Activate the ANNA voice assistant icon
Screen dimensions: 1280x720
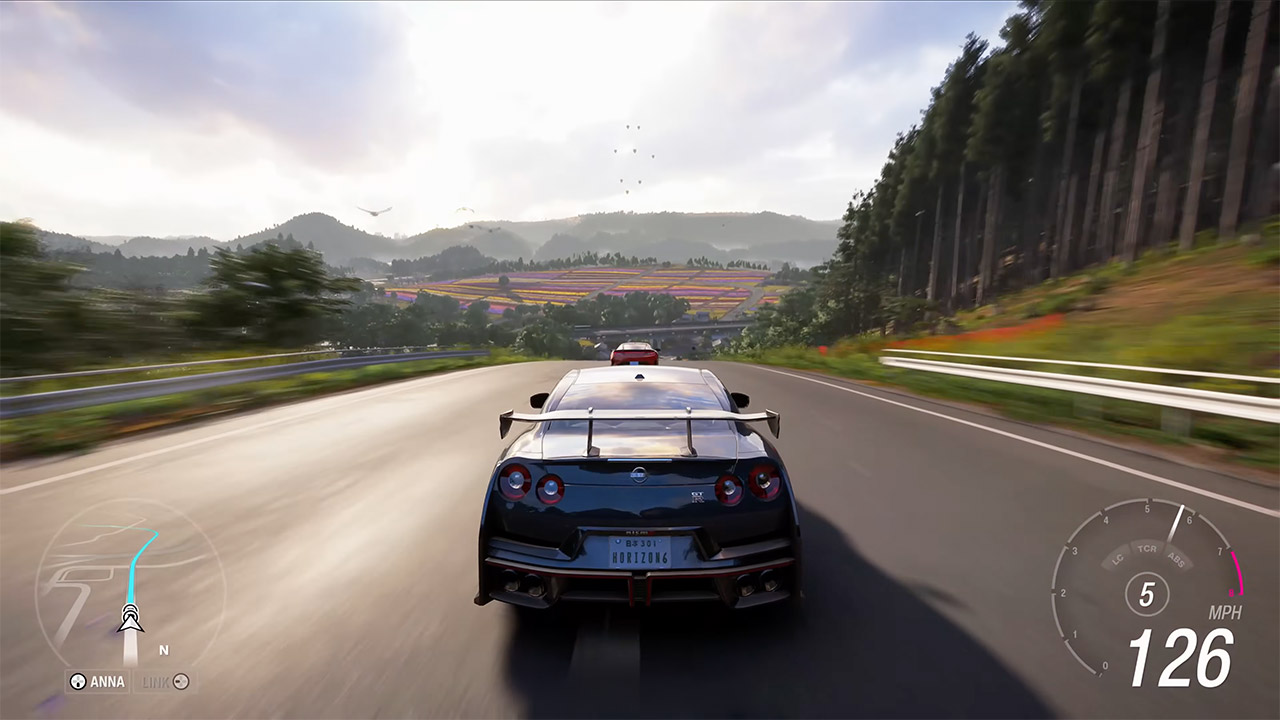(x=78, y=681)
